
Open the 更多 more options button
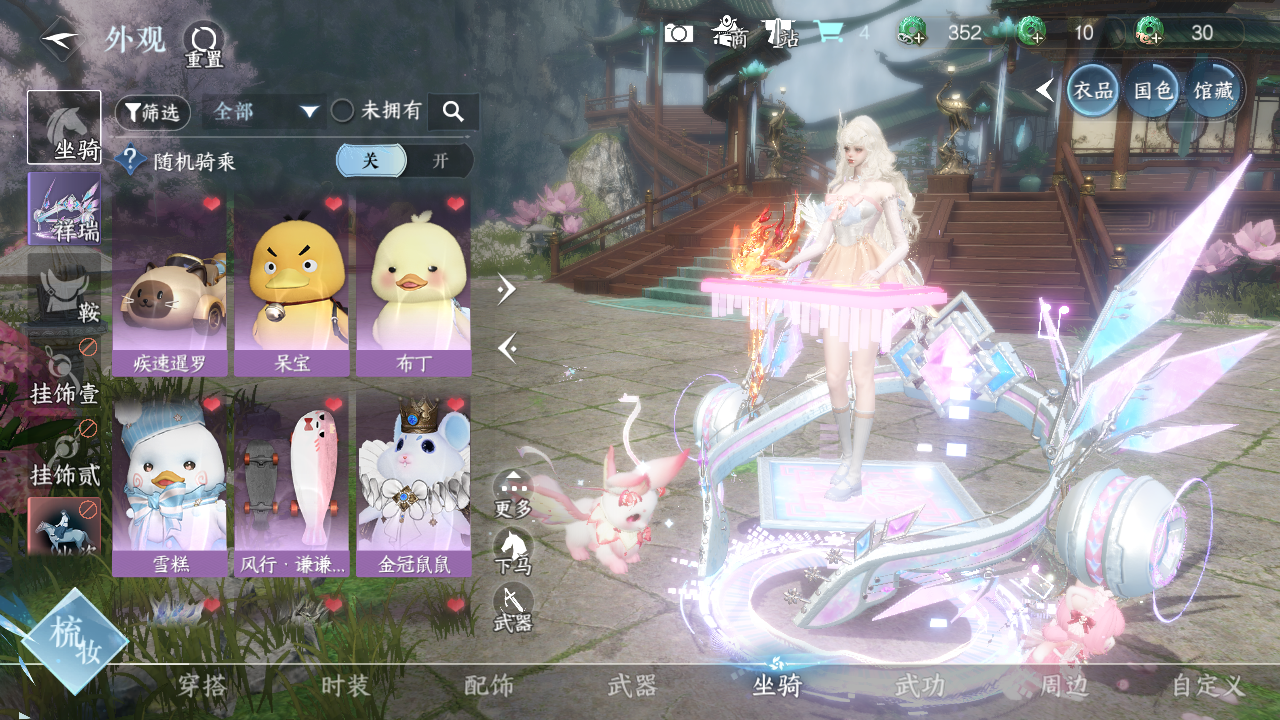coord(513,494)
